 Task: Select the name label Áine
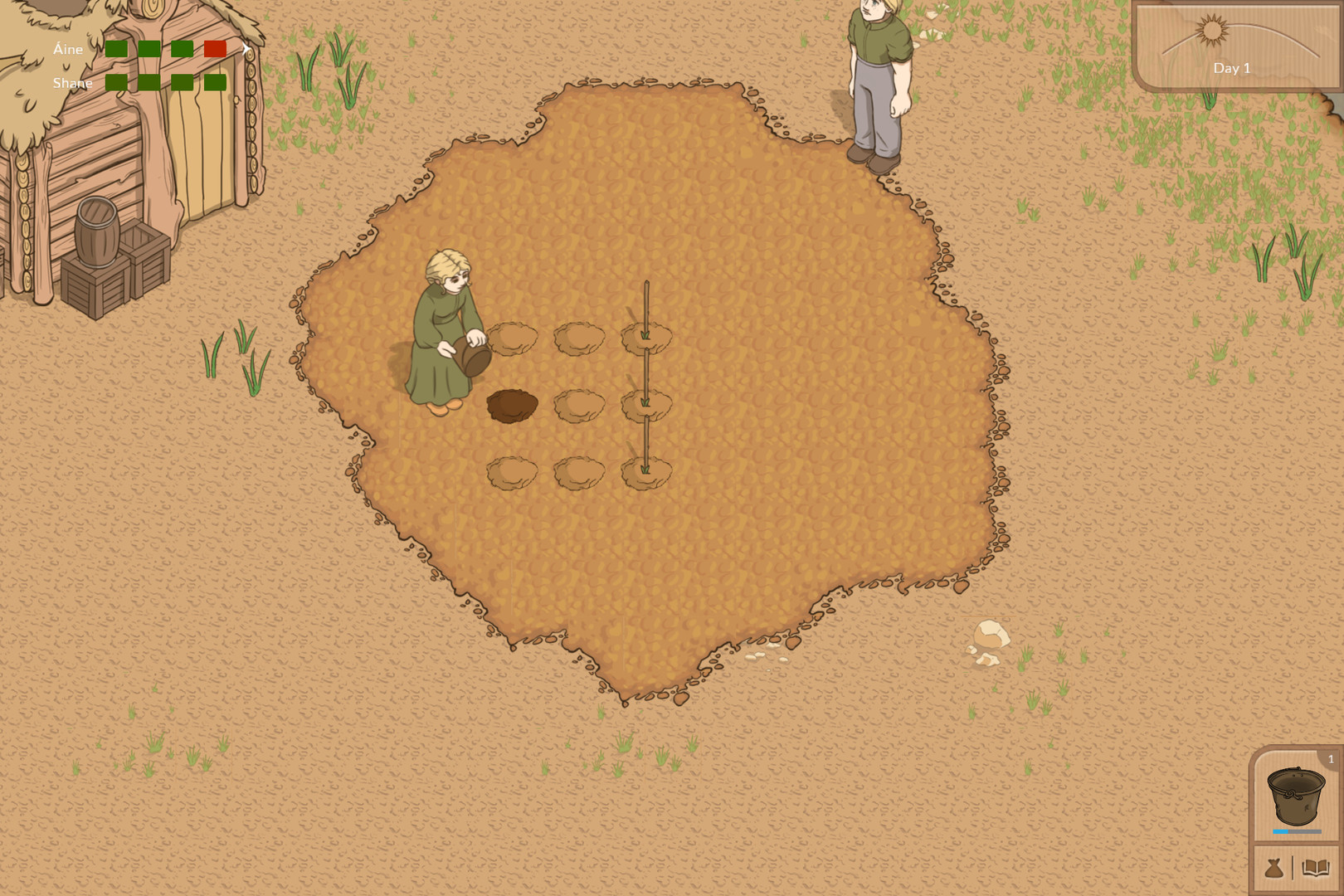coord(66,50)
